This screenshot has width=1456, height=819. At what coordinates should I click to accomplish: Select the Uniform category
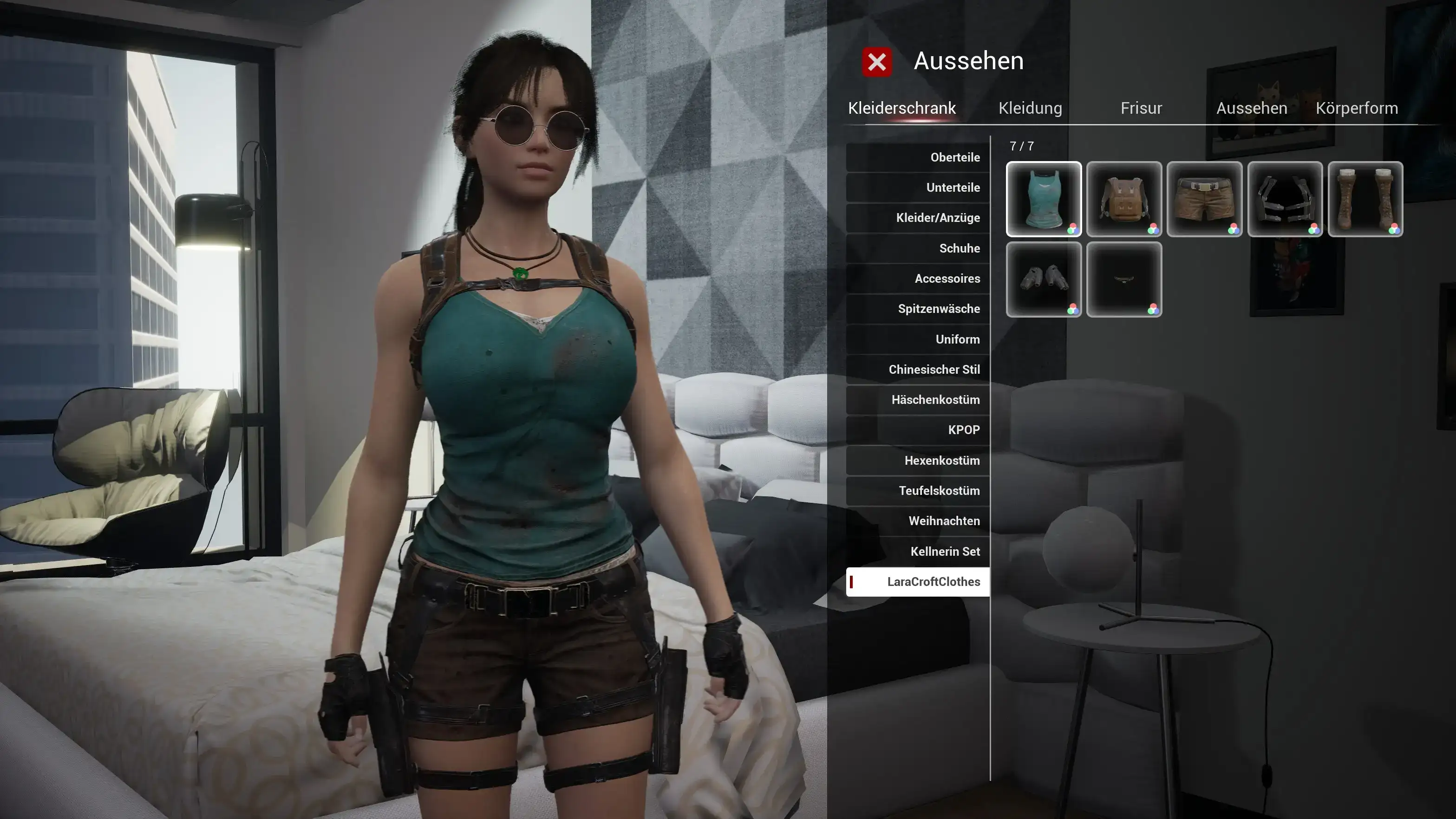click(x=919, y=339)
